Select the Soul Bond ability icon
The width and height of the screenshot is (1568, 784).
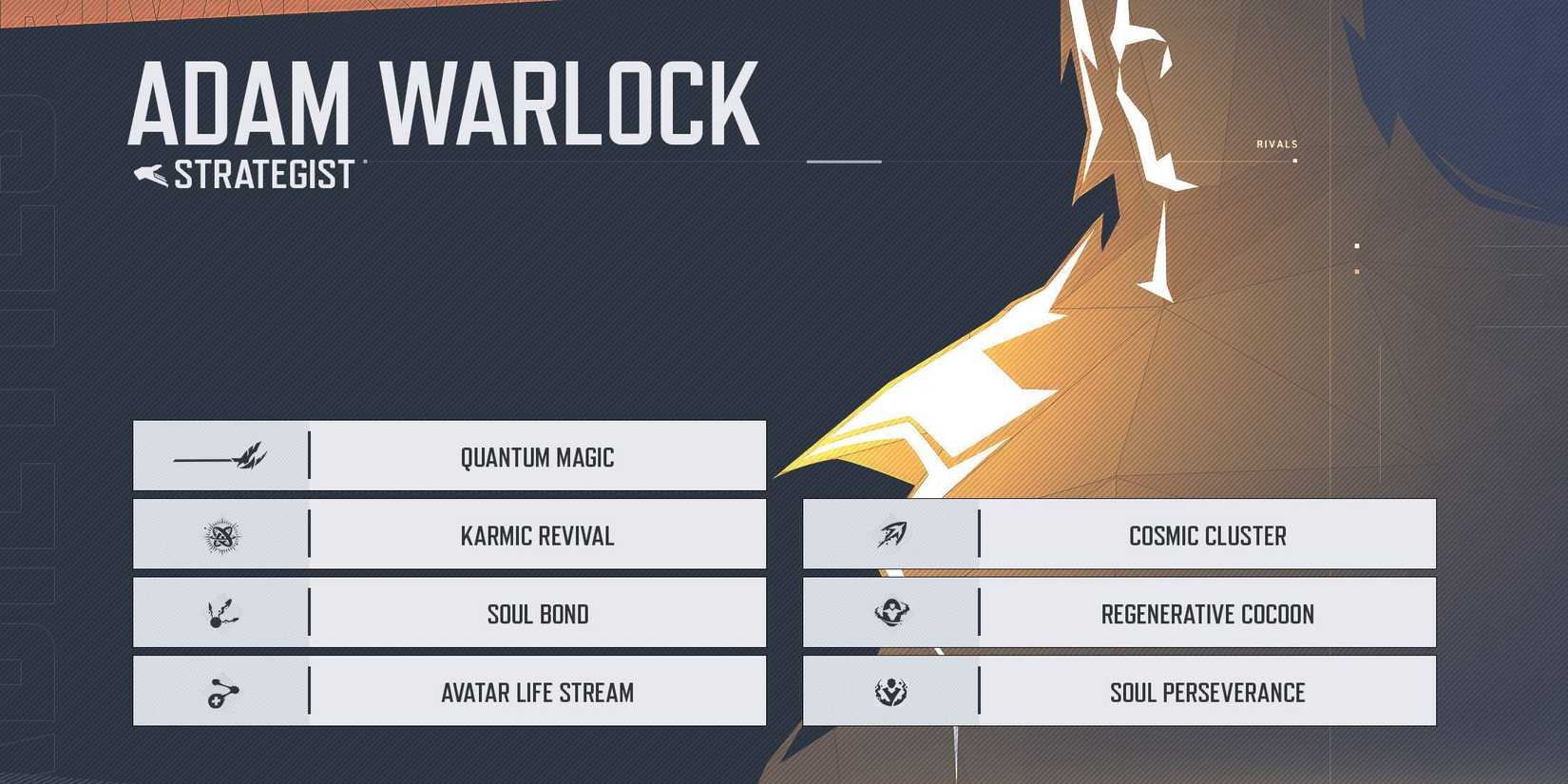pos(222,613)
